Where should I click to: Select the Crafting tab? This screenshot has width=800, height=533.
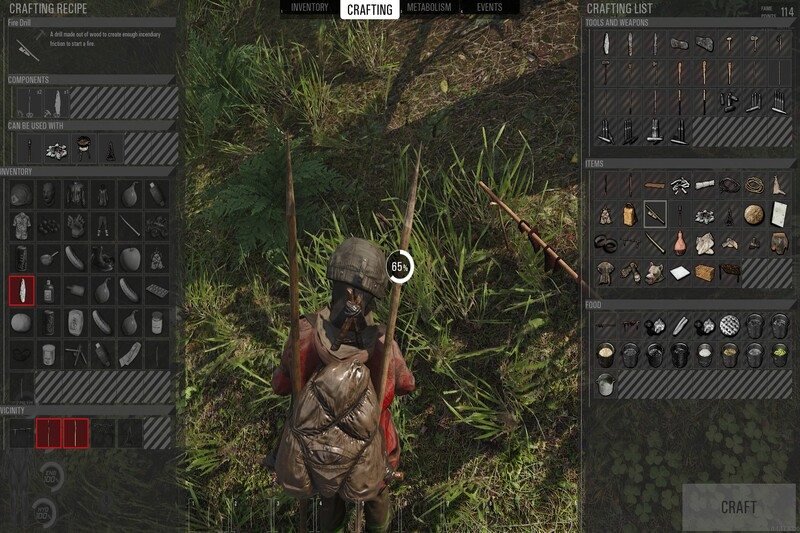369,10
